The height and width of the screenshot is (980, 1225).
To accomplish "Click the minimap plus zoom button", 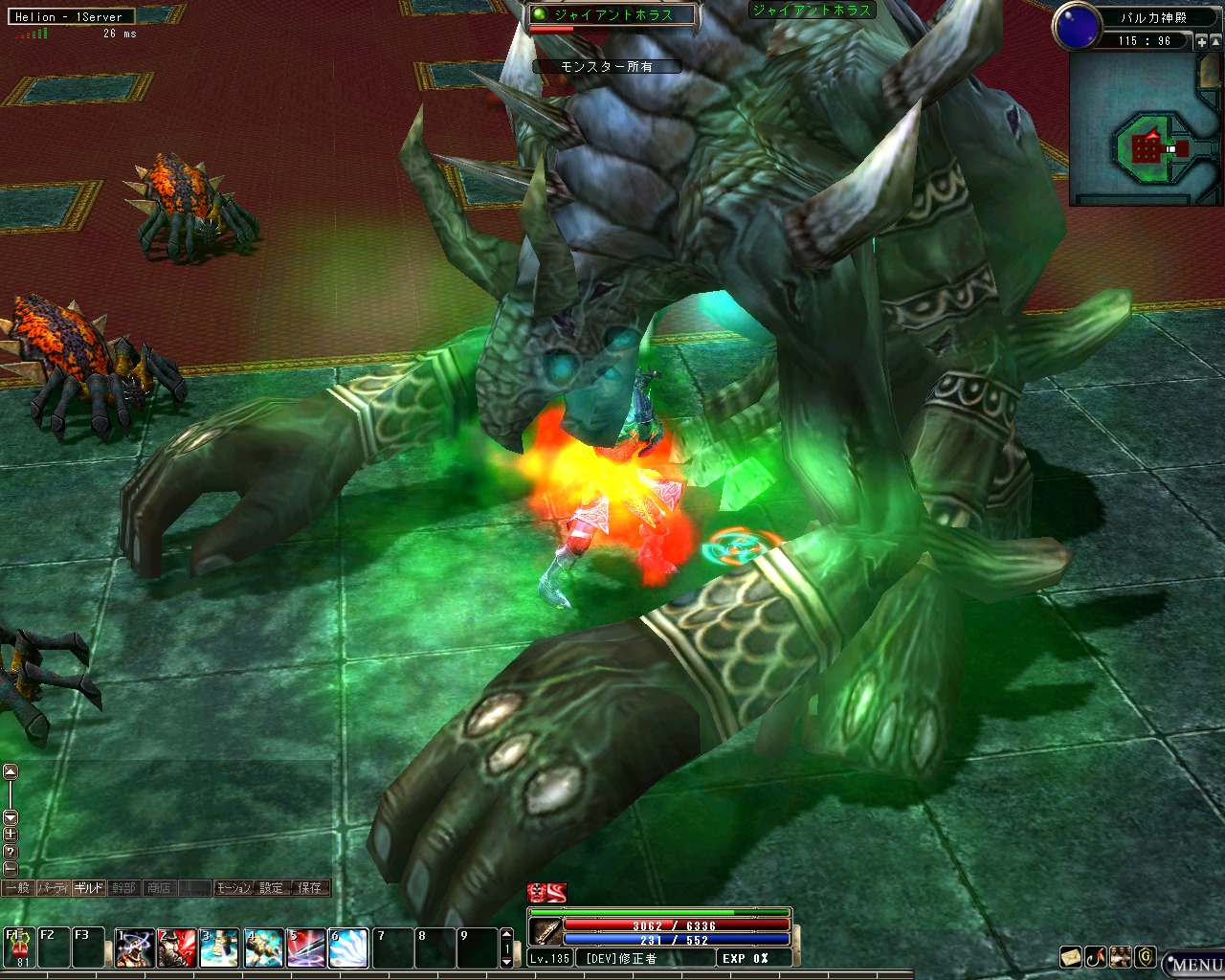I will [x=1202, y=41].
